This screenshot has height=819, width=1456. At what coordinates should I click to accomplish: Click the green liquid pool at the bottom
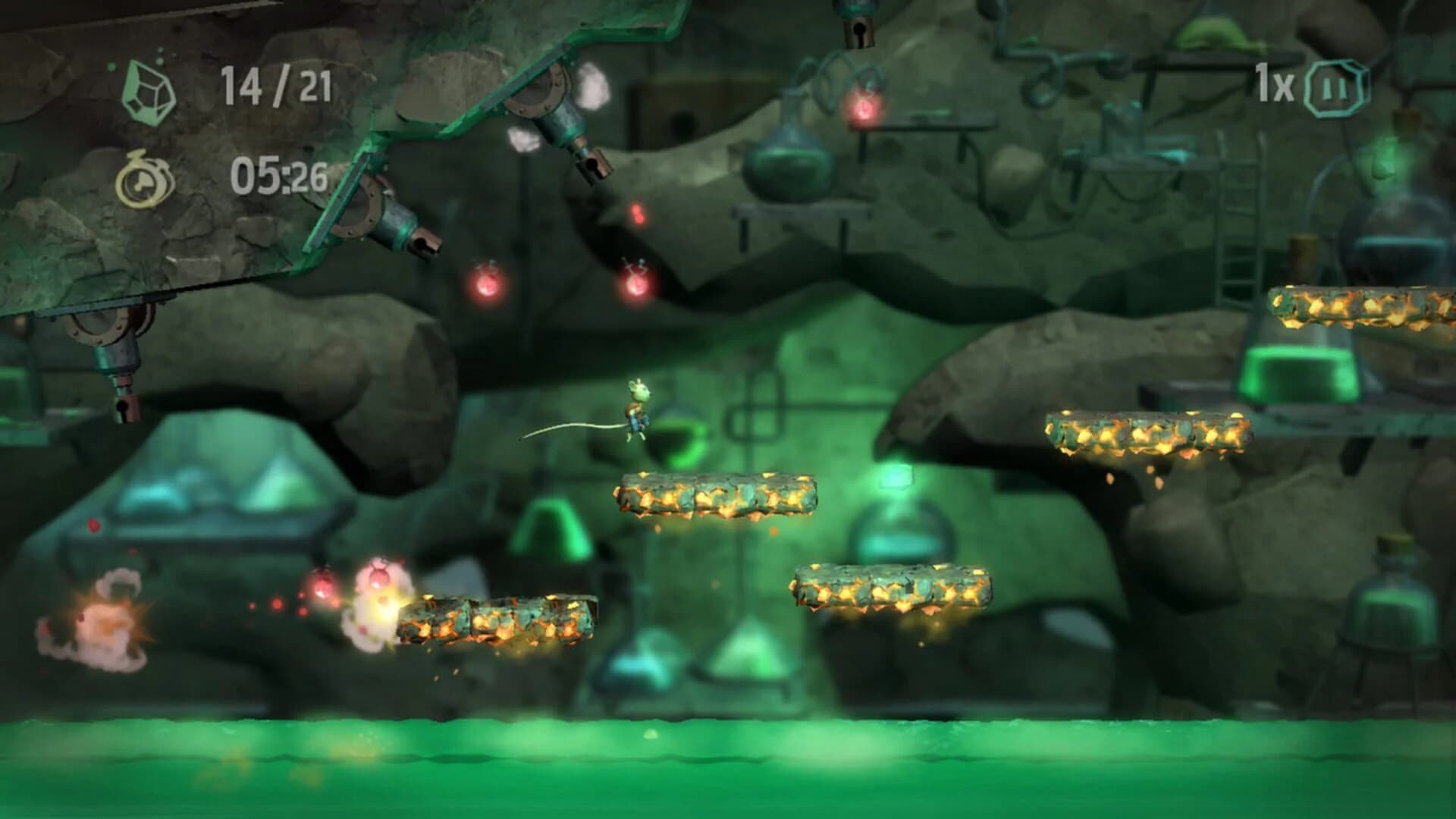(728, 766)
